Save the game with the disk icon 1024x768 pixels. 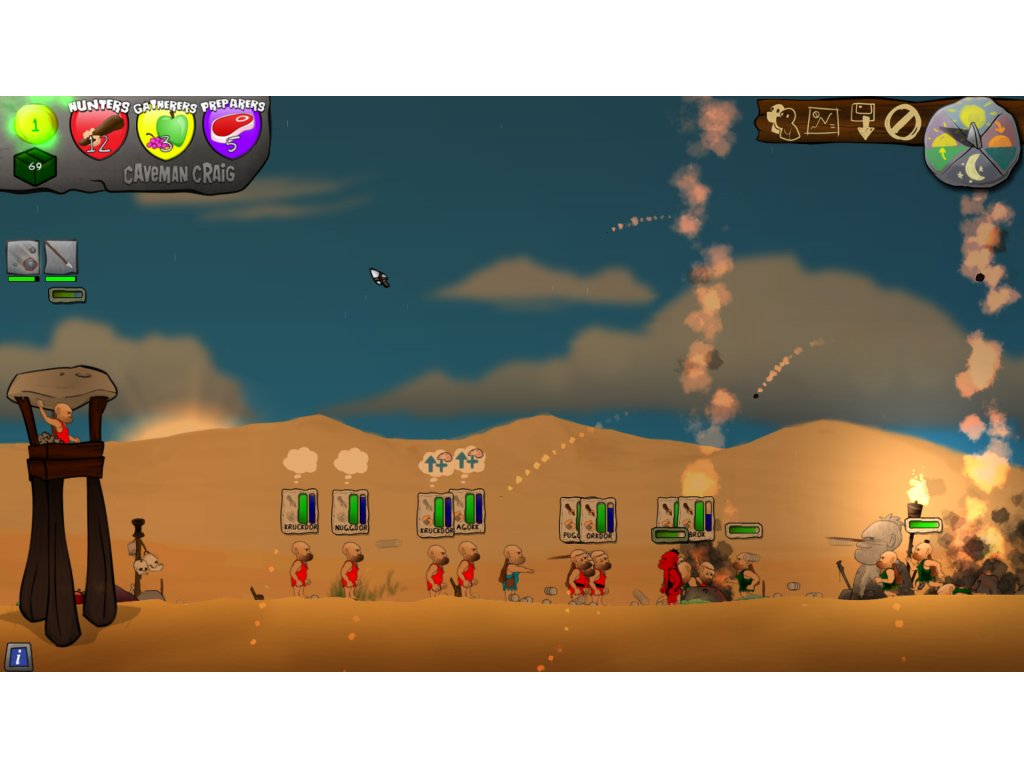point(862,121)
